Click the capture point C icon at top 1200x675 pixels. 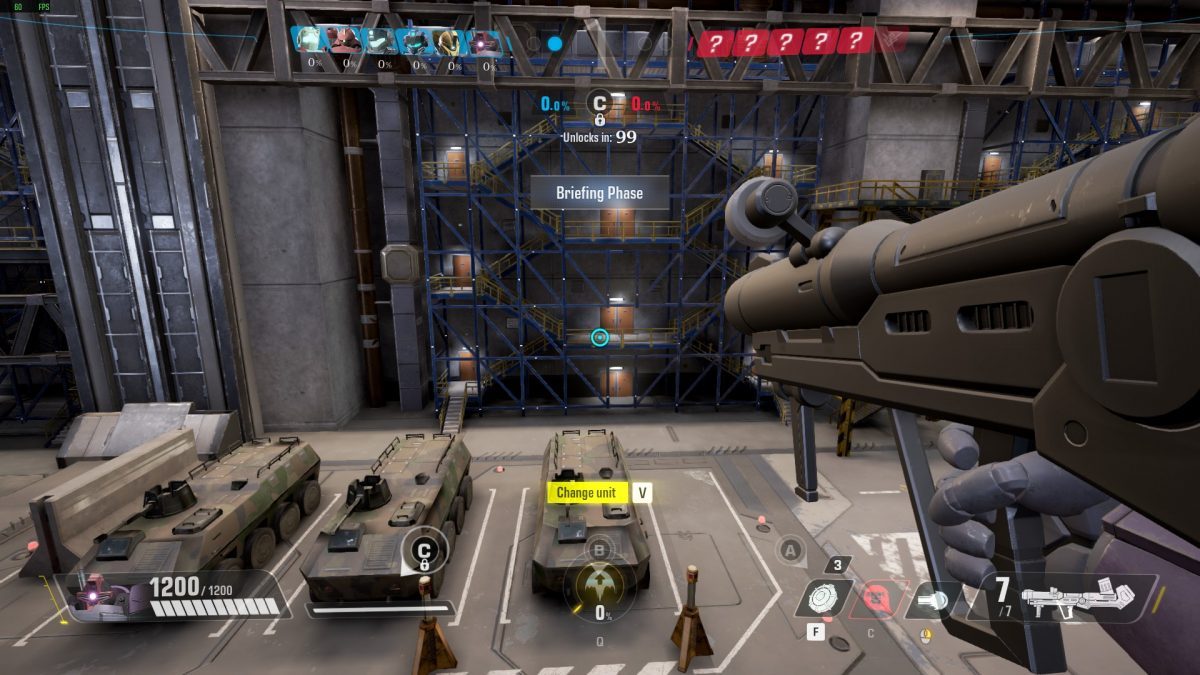click(599, 104)
